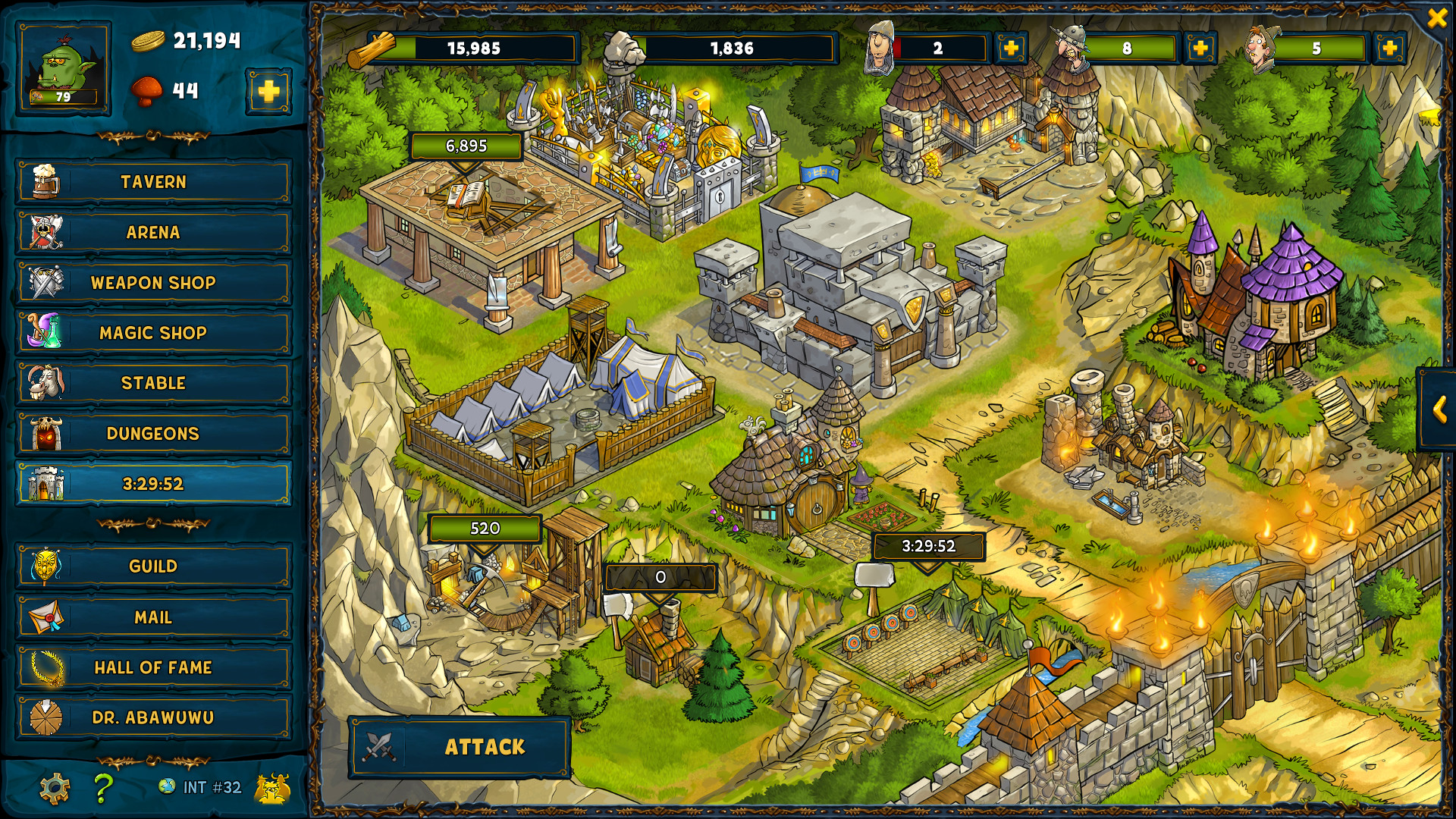Open the Magic Shop potion icon
This screenshot has height=819, width=1456.
coord(47,332)
